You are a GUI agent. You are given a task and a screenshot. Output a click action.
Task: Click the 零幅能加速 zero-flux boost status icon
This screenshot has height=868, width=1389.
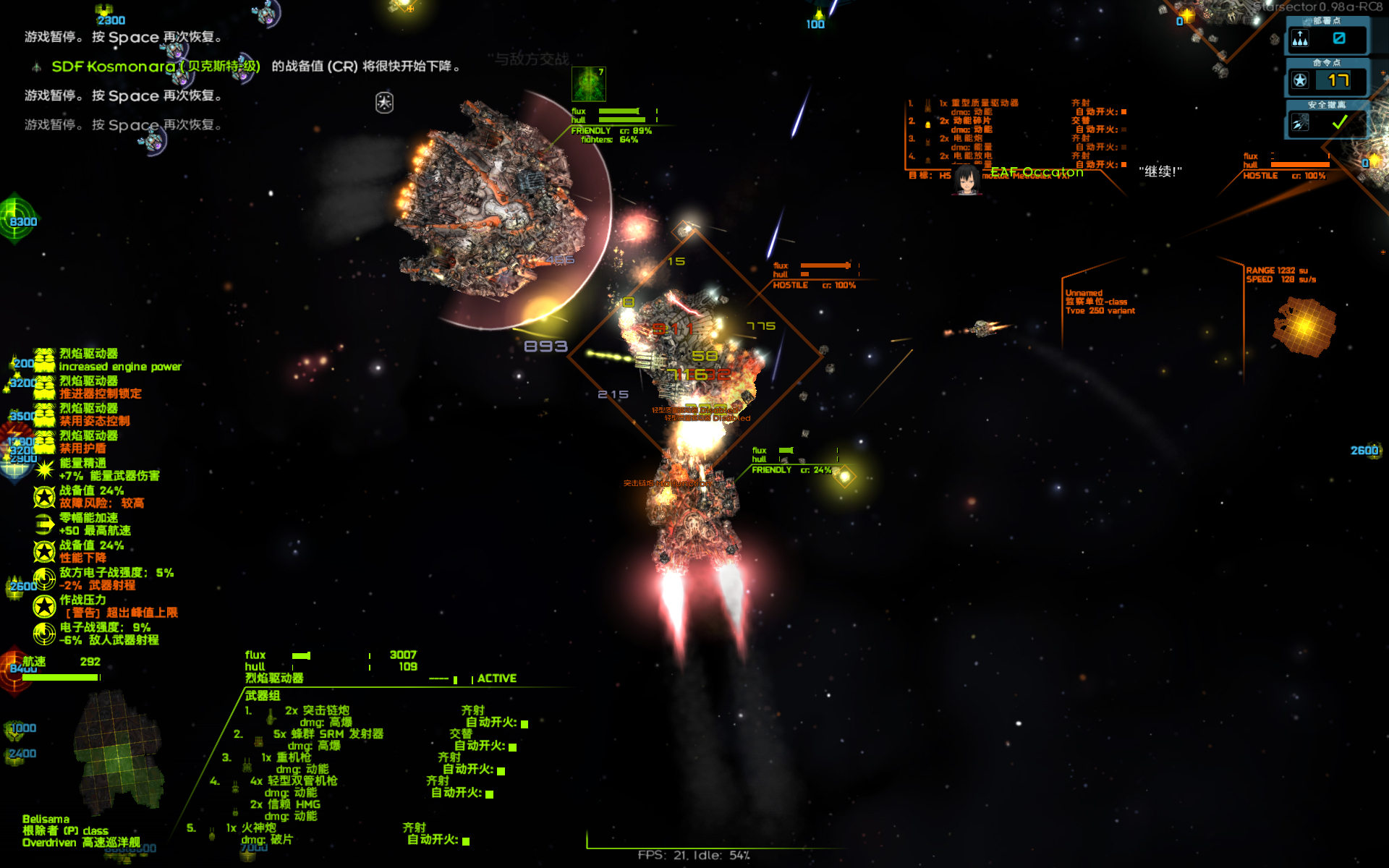[44, 524]
